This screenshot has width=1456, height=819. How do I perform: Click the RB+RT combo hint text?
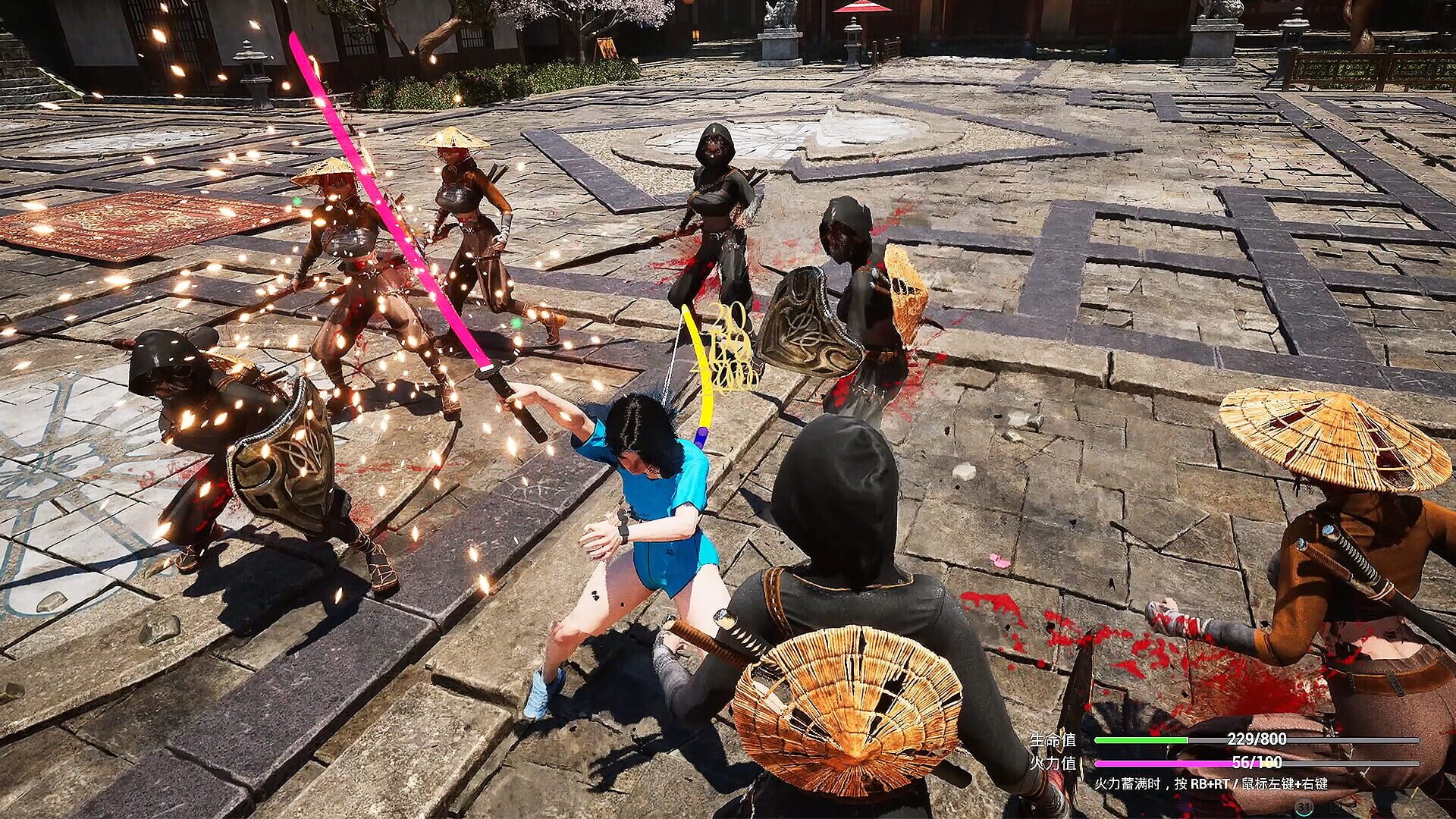point(1213,784)
